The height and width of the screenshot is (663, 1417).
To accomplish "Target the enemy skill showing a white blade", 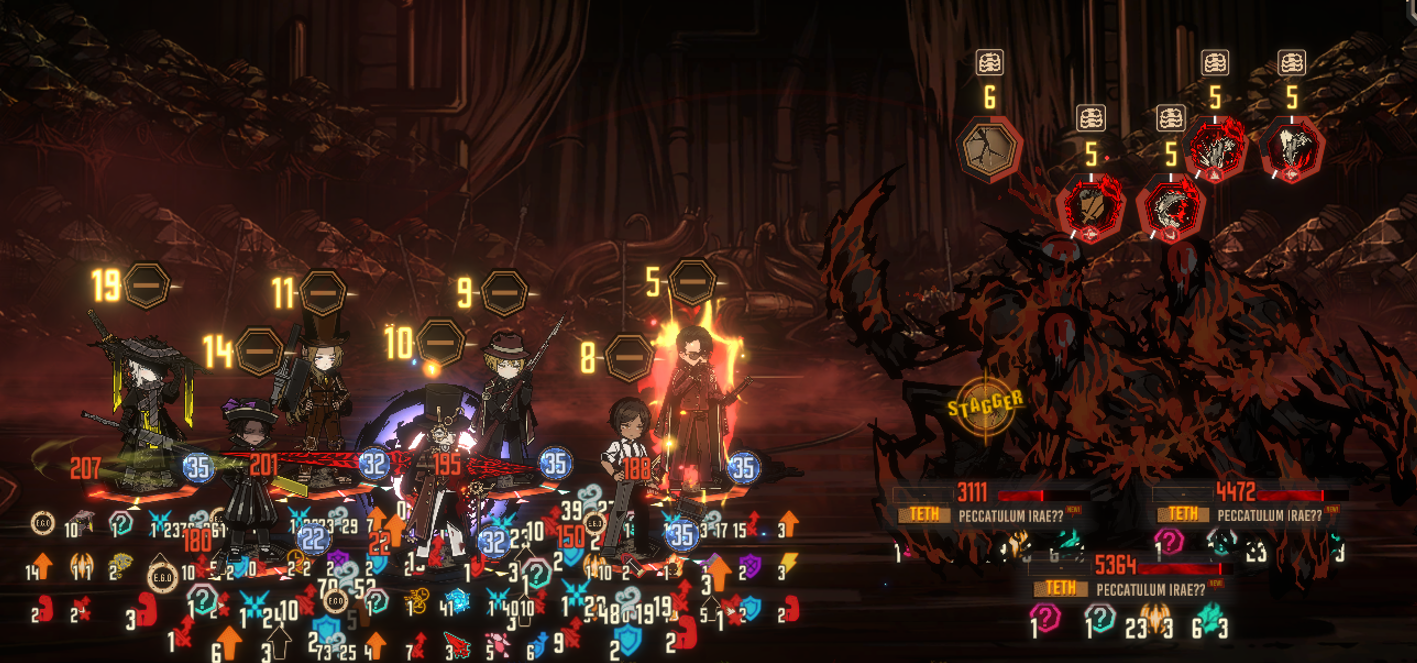I will click(1291, 148).
